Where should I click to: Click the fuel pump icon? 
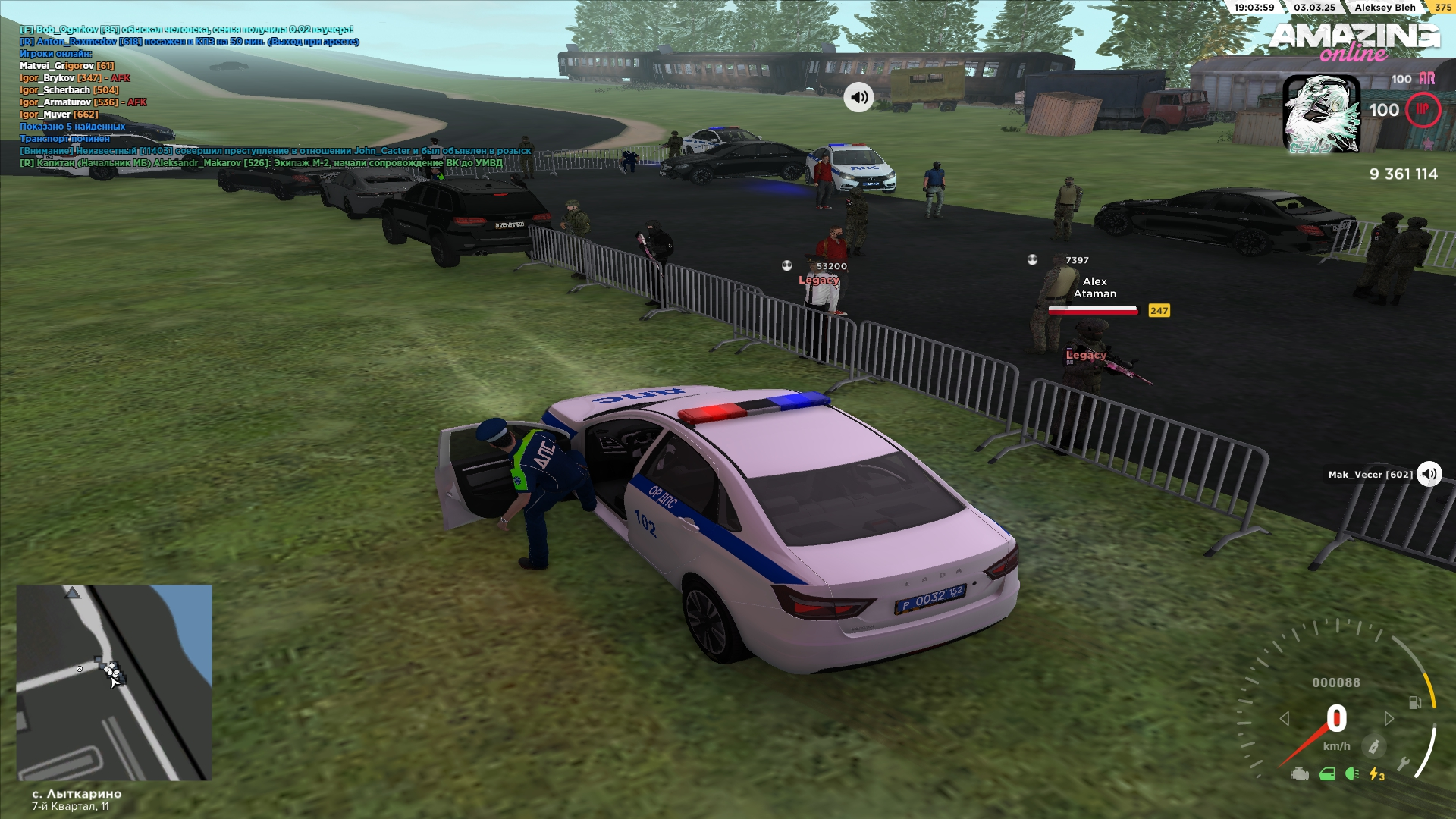(1414, 702)
